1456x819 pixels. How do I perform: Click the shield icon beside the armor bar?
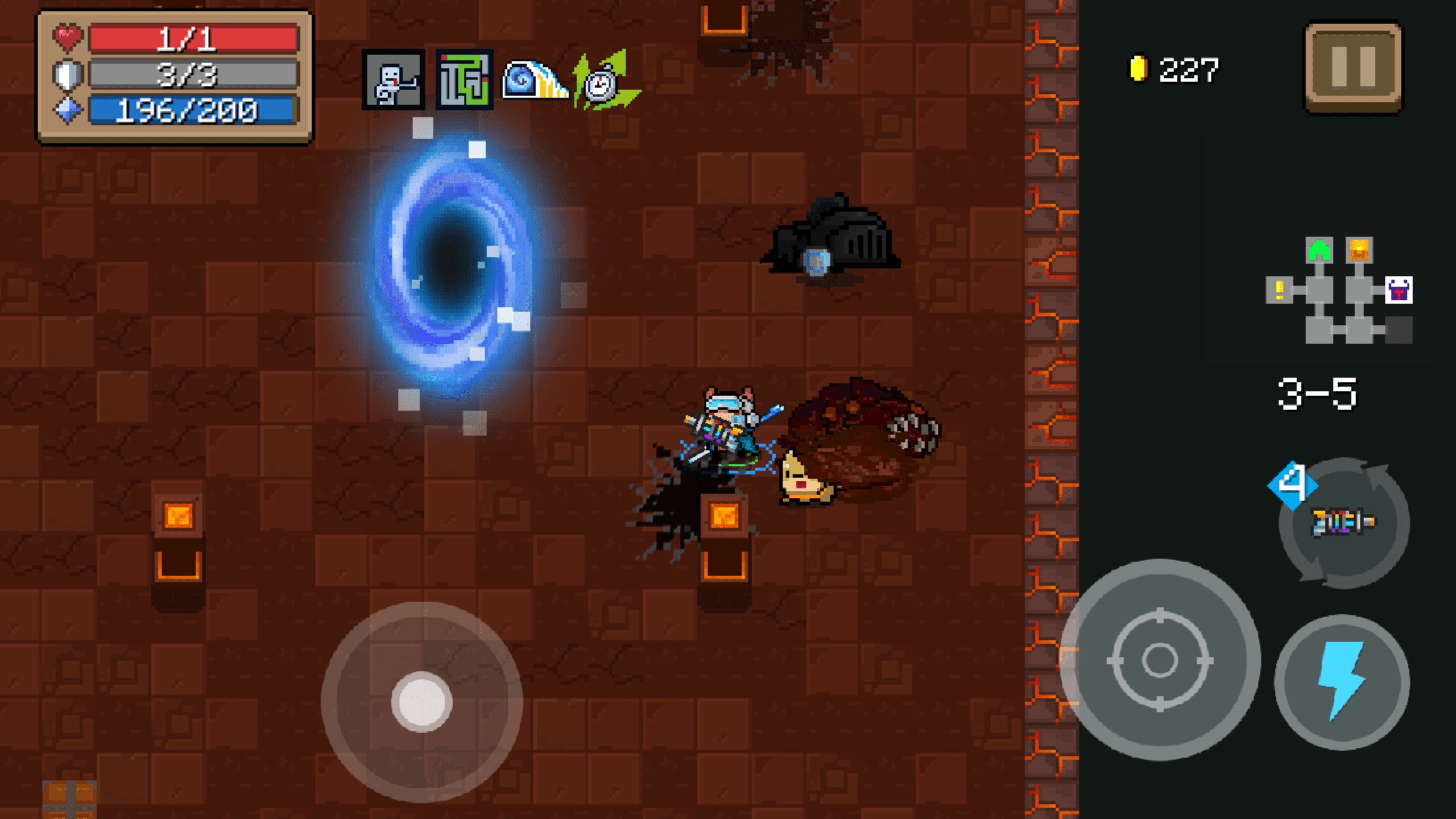[68, 75]
